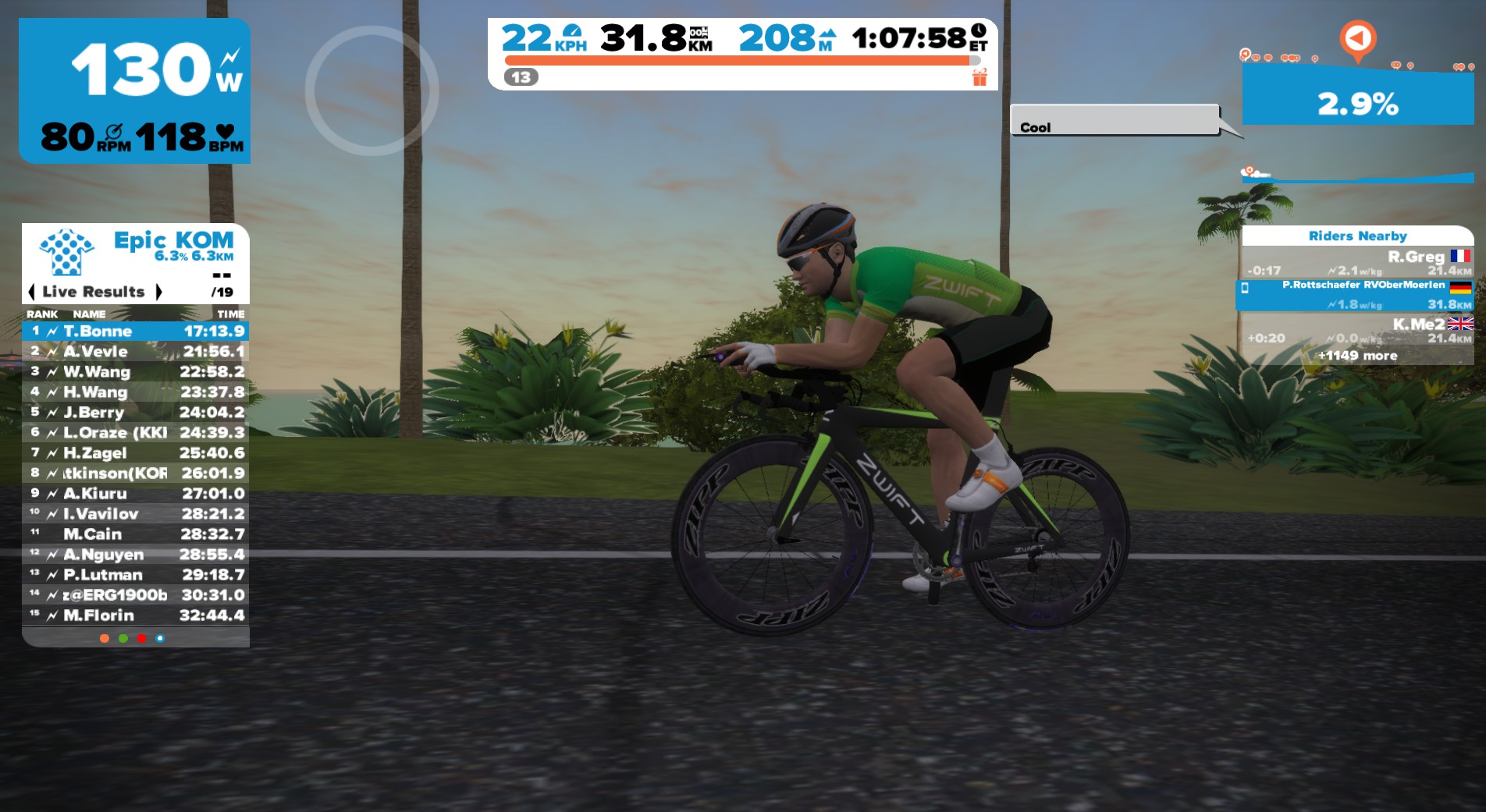
Task: Open the orange gift box icon
Action: click(979, 77)
